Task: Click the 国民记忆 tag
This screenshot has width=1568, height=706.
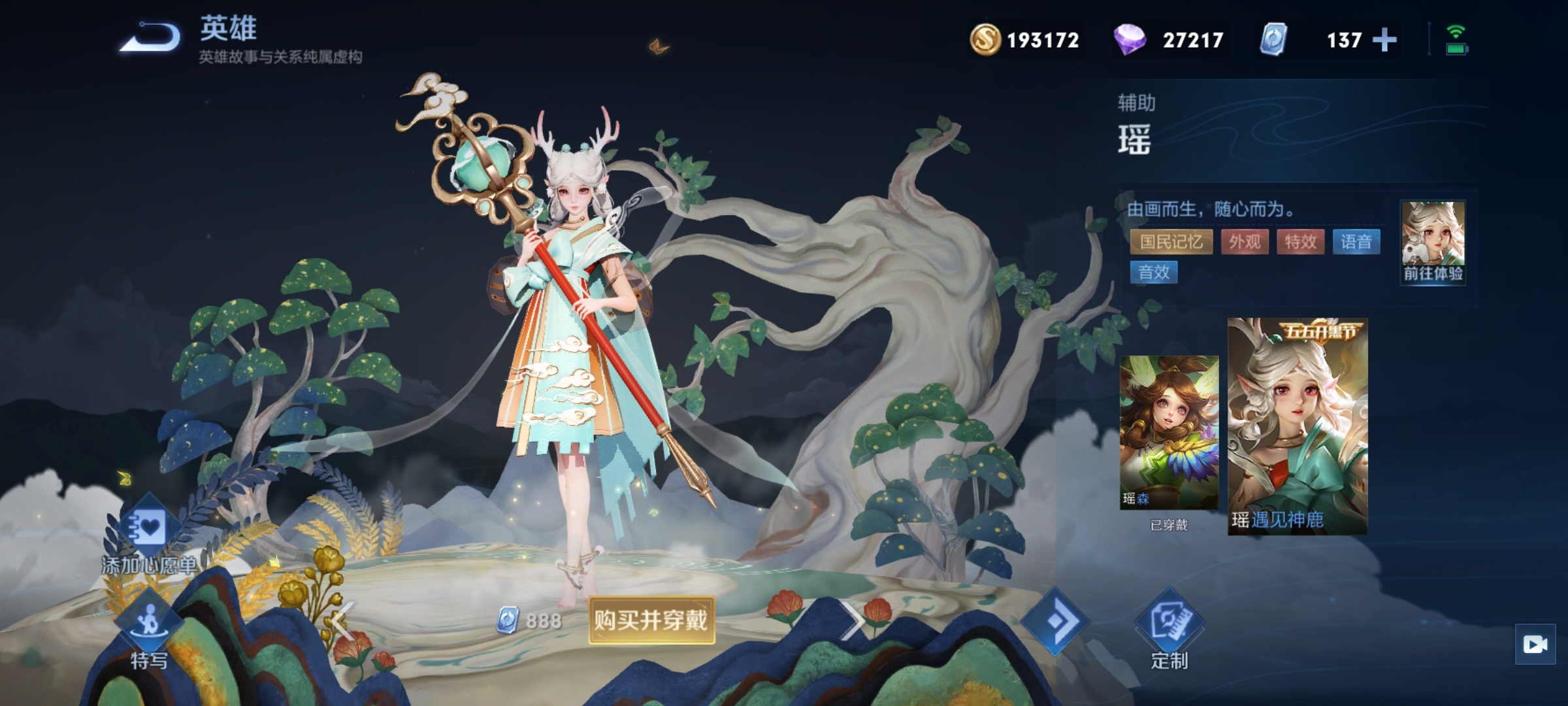Action: click(x=1171, y=242)
